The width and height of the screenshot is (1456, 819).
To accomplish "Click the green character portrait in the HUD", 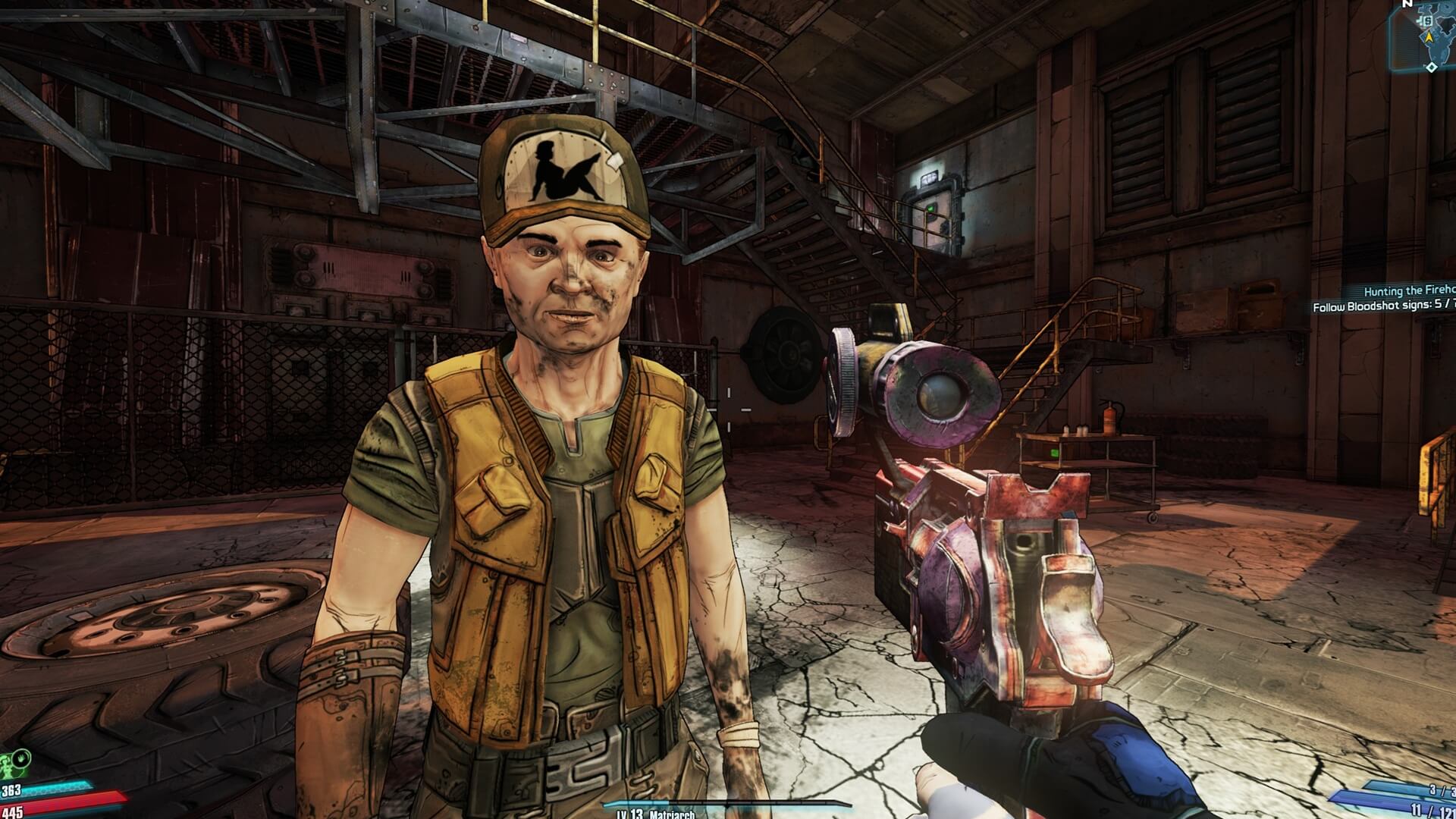I will [x=6, y=767].
